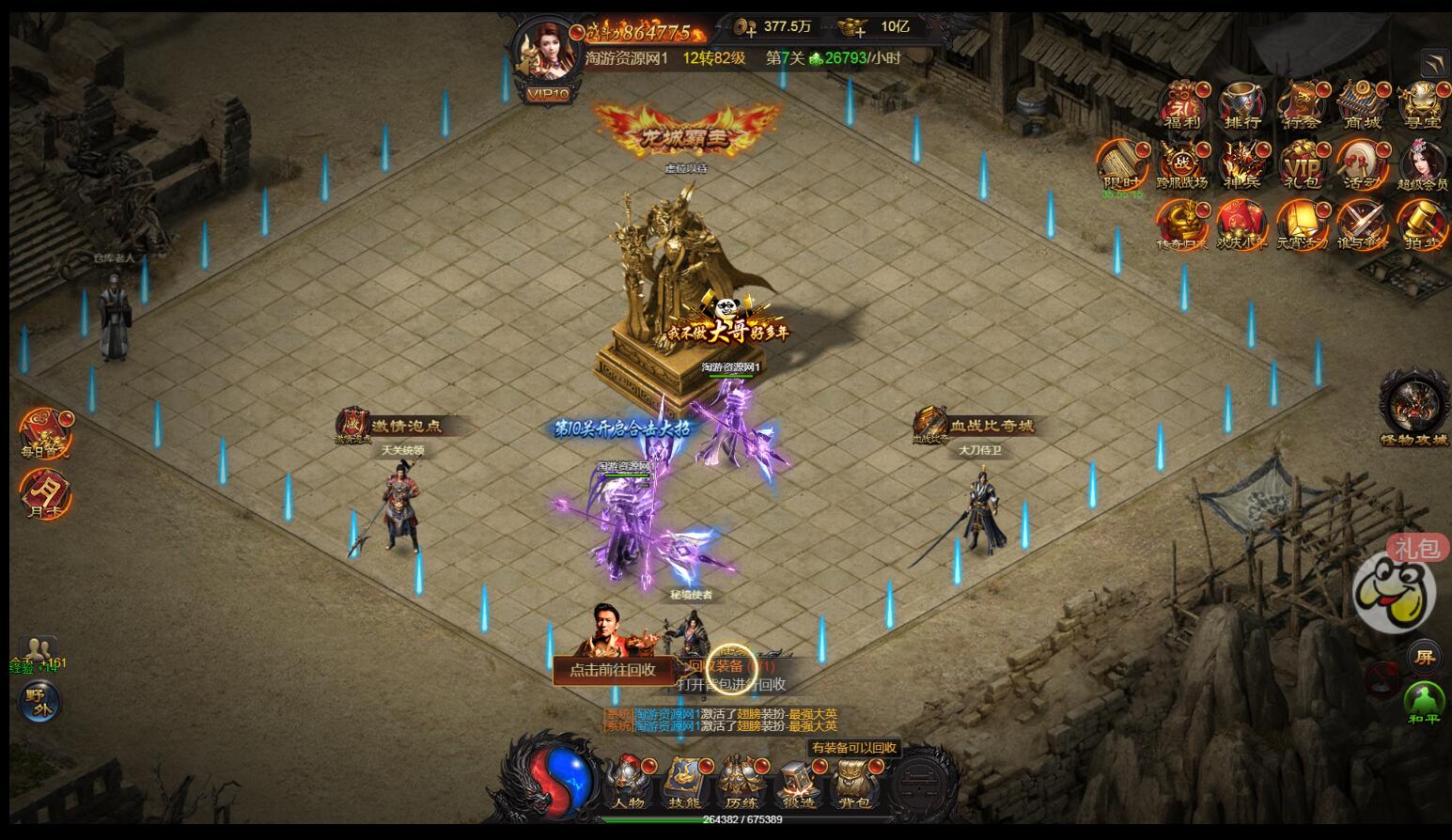Enter the 跨服战场 cross-server battlefield
1452x840 pixels.
1182,166
